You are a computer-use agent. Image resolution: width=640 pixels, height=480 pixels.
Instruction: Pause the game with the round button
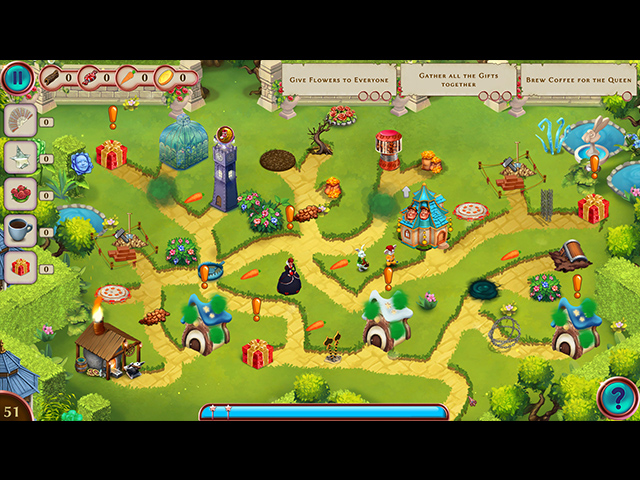(x=17, y=78)
